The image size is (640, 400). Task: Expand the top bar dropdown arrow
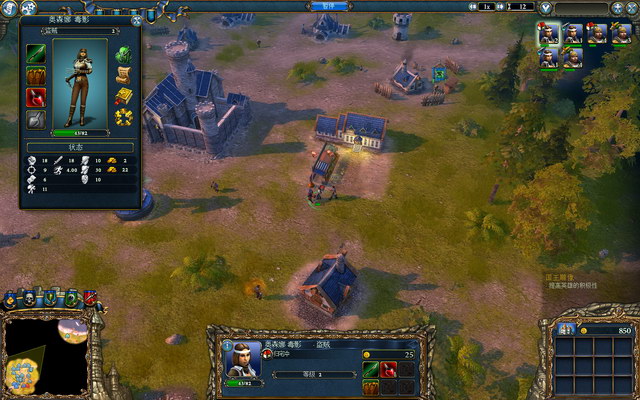[548, 6]
